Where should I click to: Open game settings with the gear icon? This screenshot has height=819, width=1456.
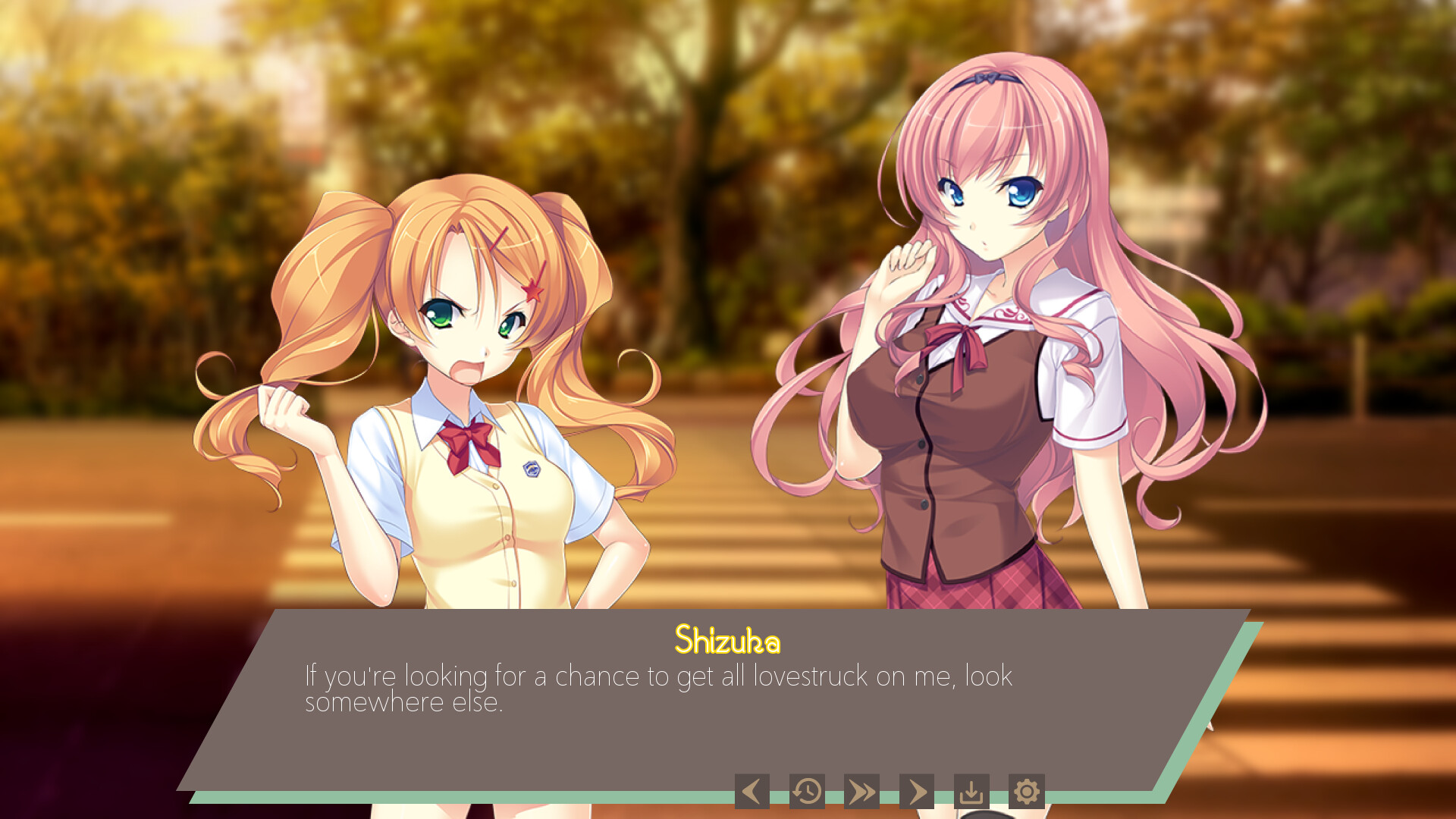coord(1027,790)
